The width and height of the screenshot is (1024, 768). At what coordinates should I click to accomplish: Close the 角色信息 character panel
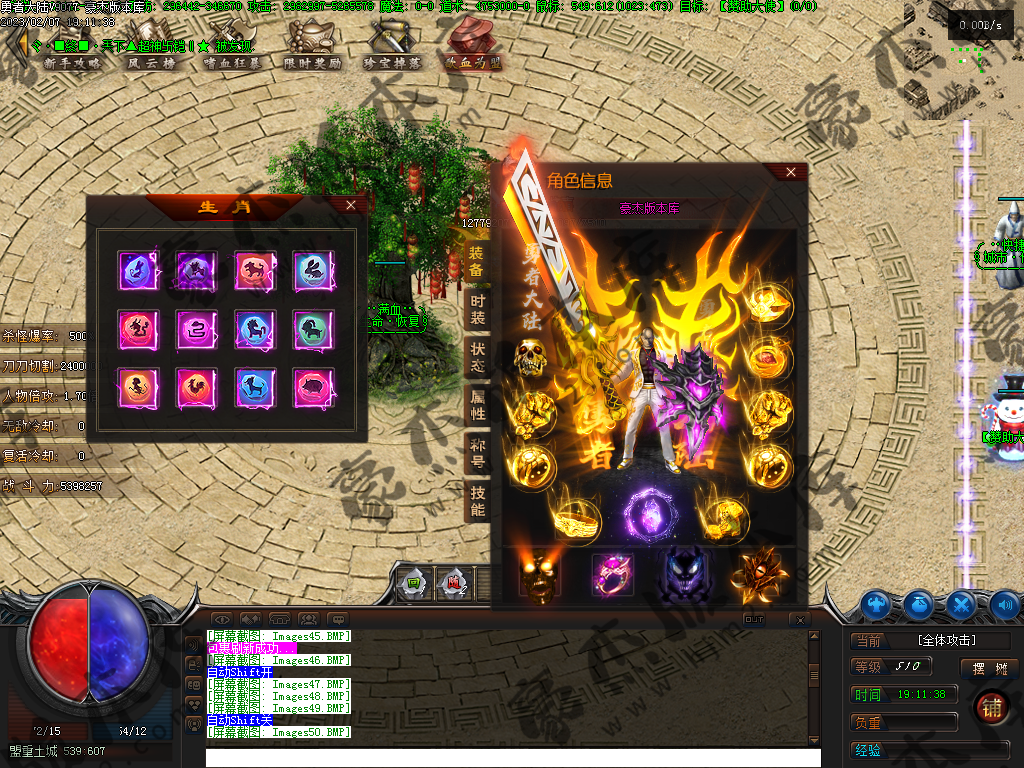pyautogui.click(x=791, y=172)
